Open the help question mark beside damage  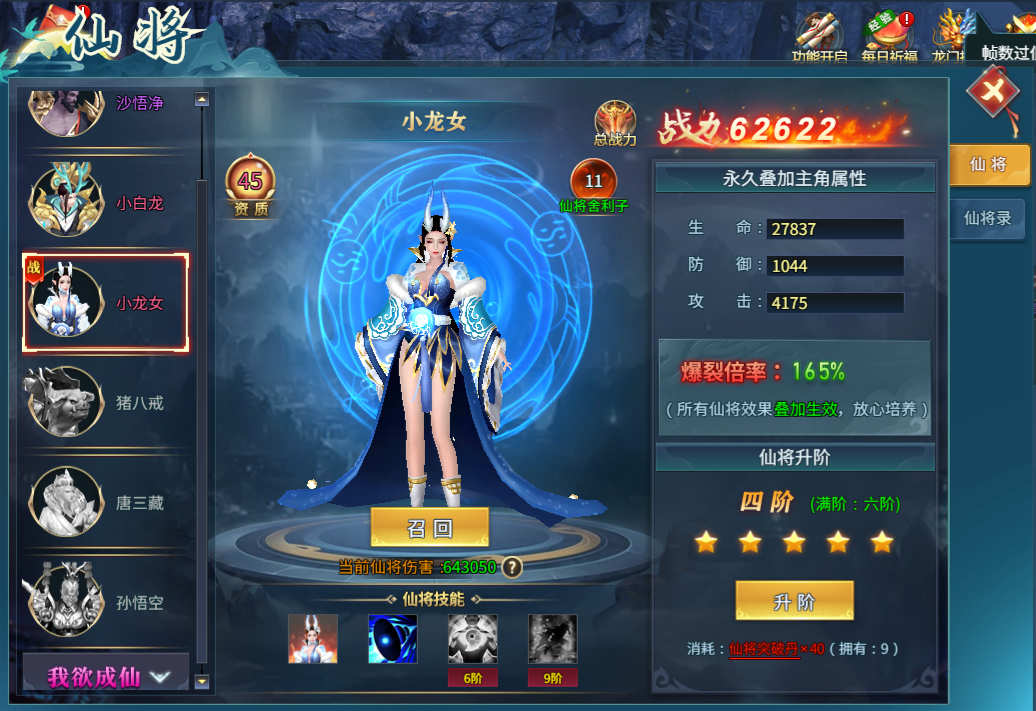pos(512,567)
